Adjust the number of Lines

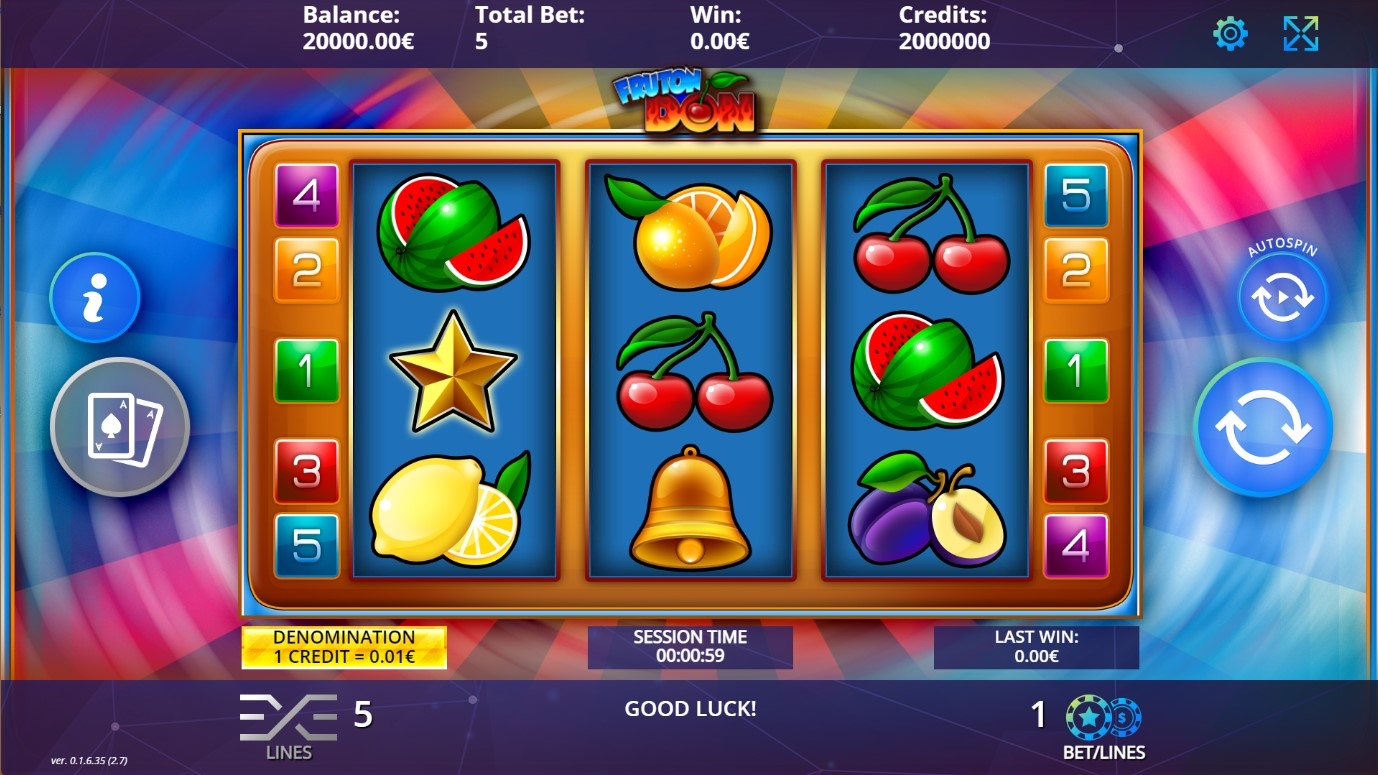click(288, 718)
